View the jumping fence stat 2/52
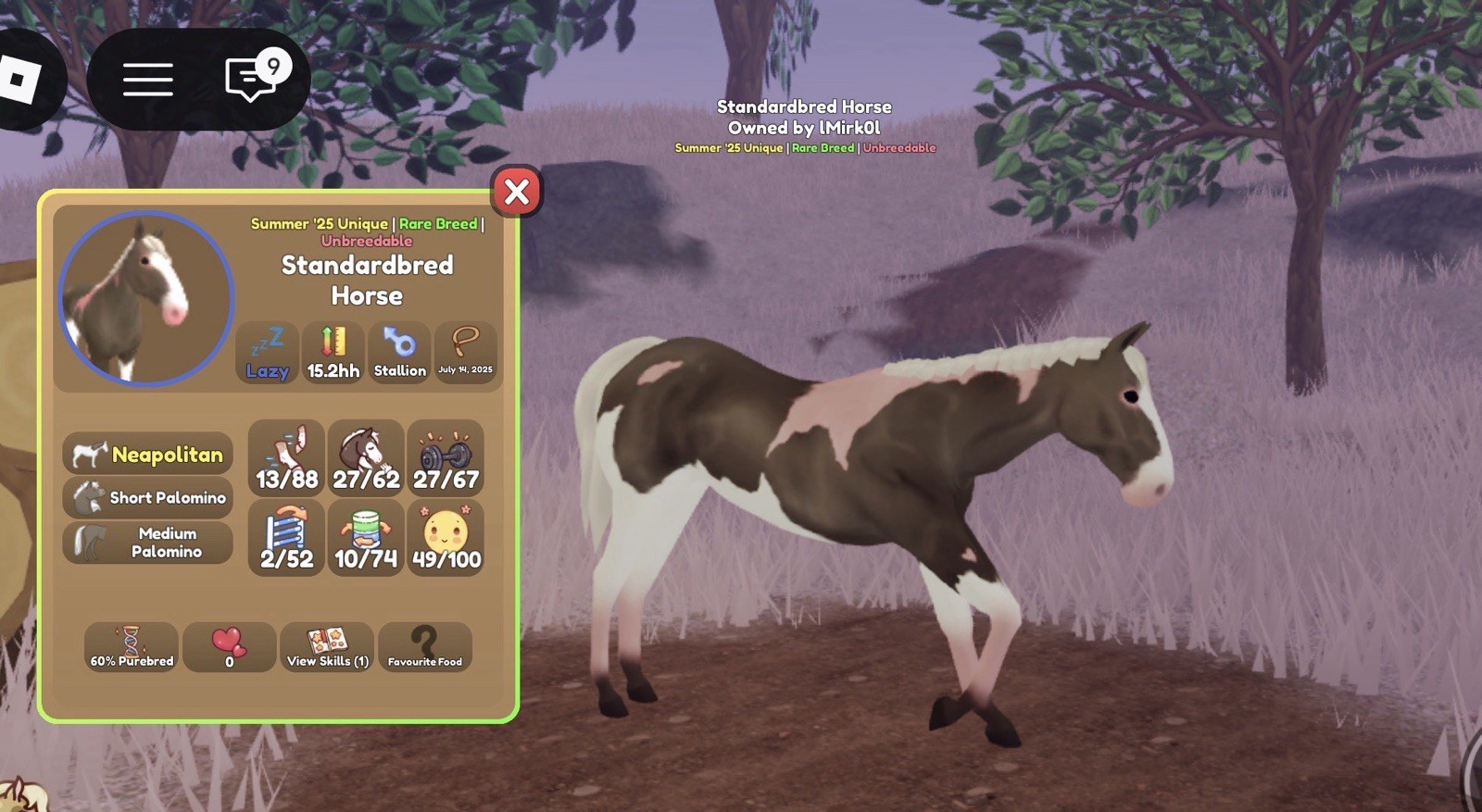 click(x=284, y=537)
